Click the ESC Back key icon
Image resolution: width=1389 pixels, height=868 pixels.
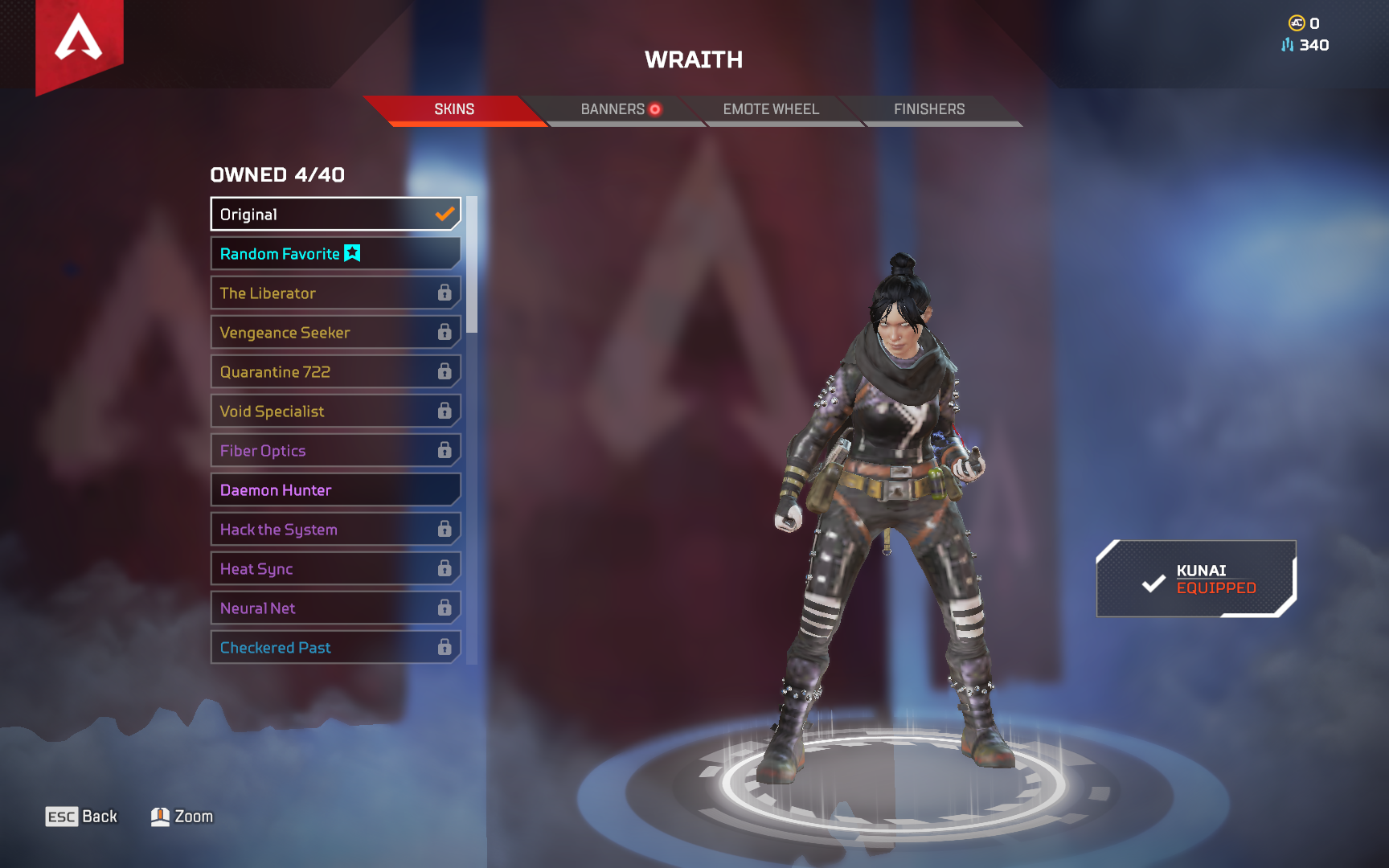tap(63, 816)
